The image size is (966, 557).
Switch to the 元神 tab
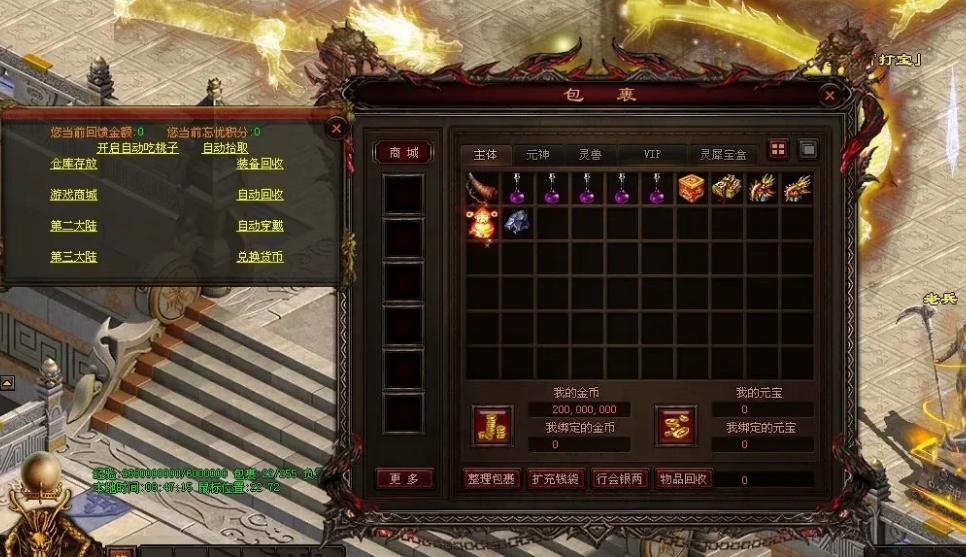tap(537, 155)
